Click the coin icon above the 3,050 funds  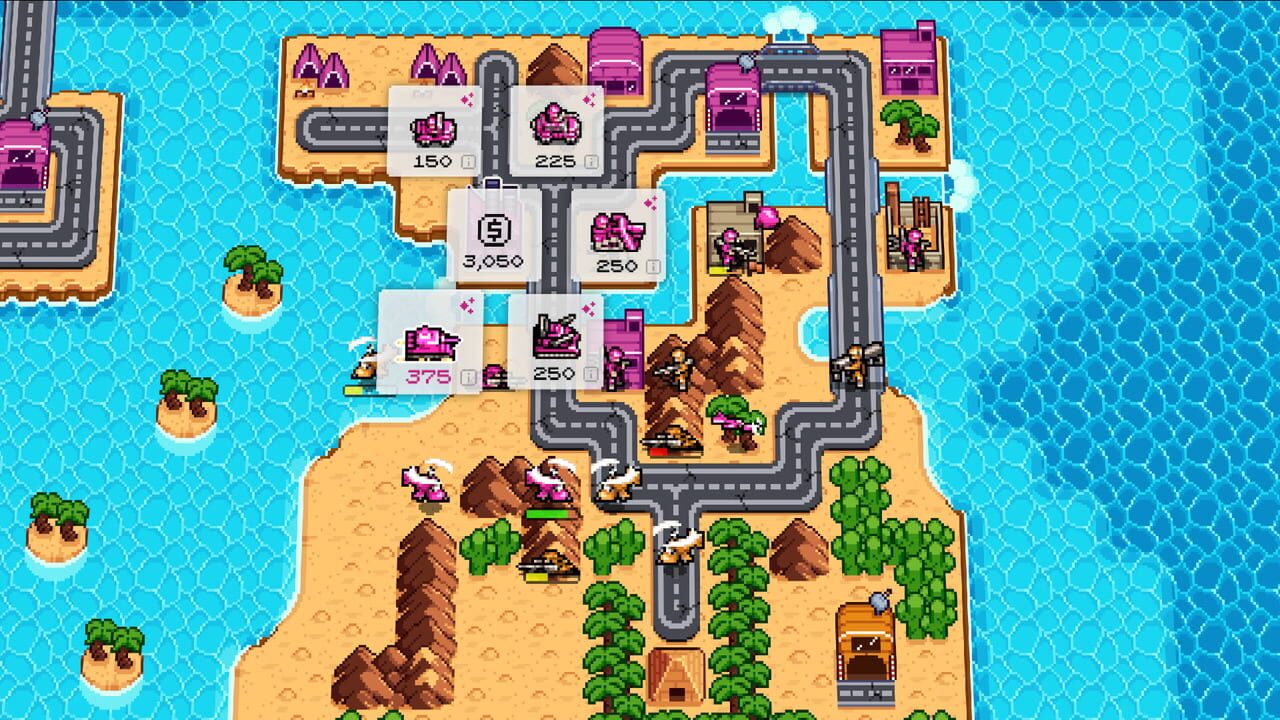tap(494, 229)
